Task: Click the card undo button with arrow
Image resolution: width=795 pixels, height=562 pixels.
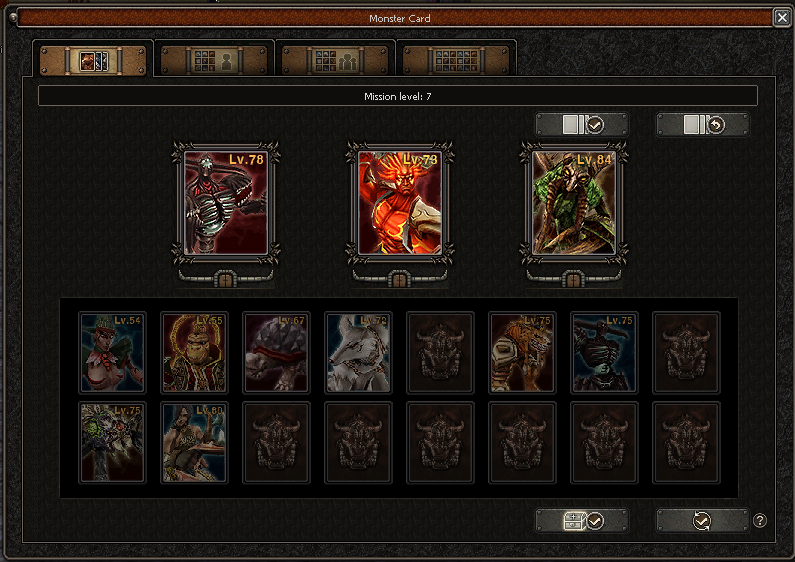Action: (702, 124)
